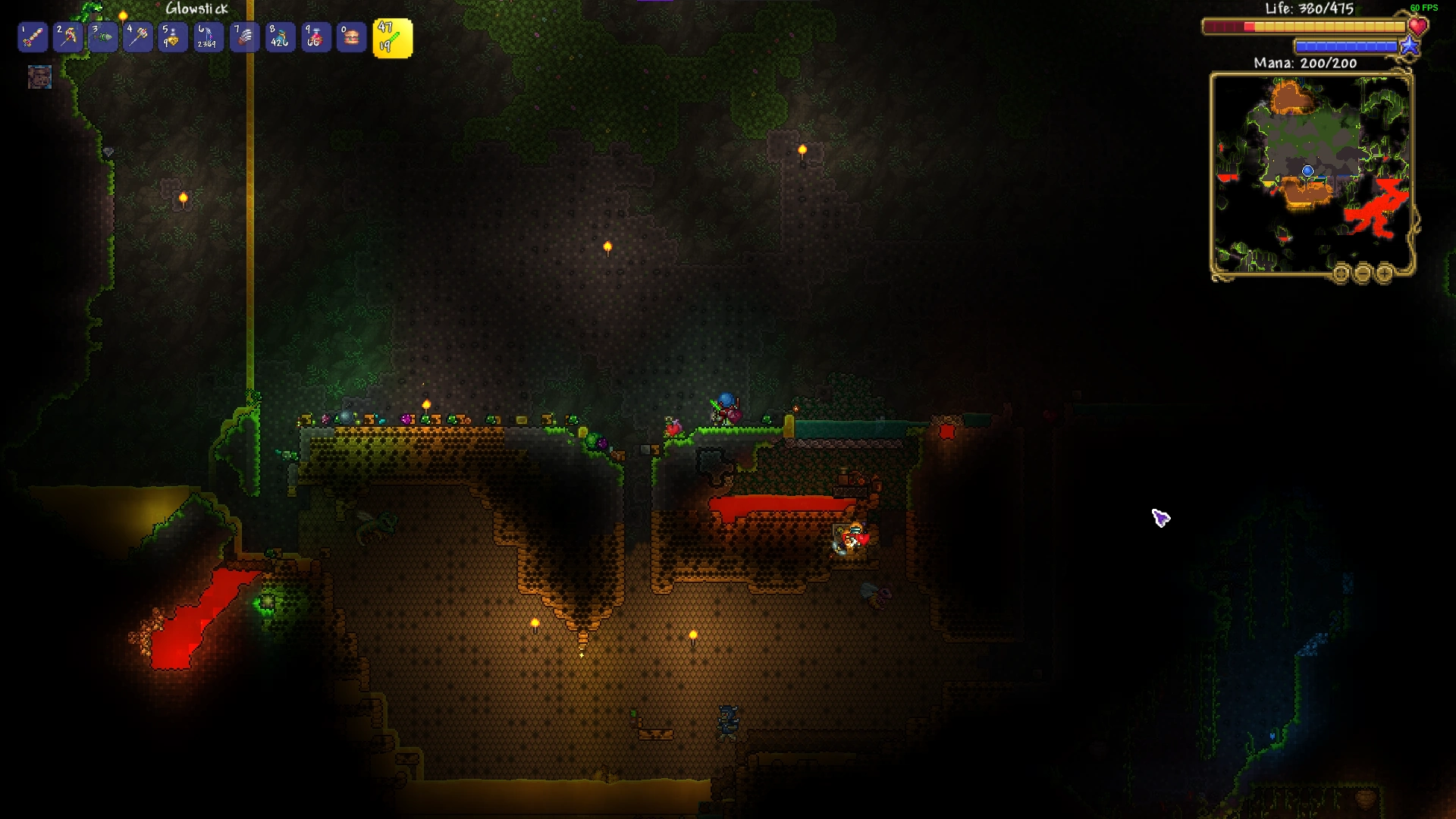Dismiss the buff icon below the hotbar
The image size is (1456, 819).
click(x=41, y=78)
